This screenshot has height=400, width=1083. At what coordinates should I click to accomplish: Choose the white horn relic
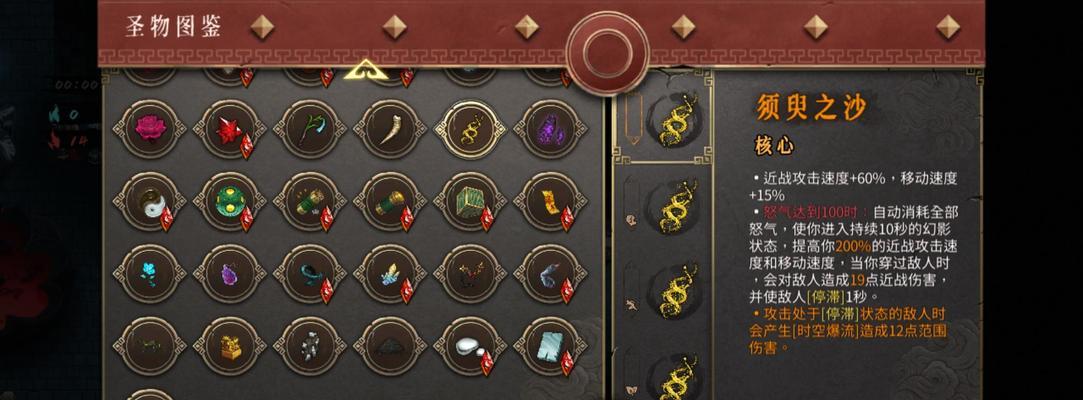[390, 128]
